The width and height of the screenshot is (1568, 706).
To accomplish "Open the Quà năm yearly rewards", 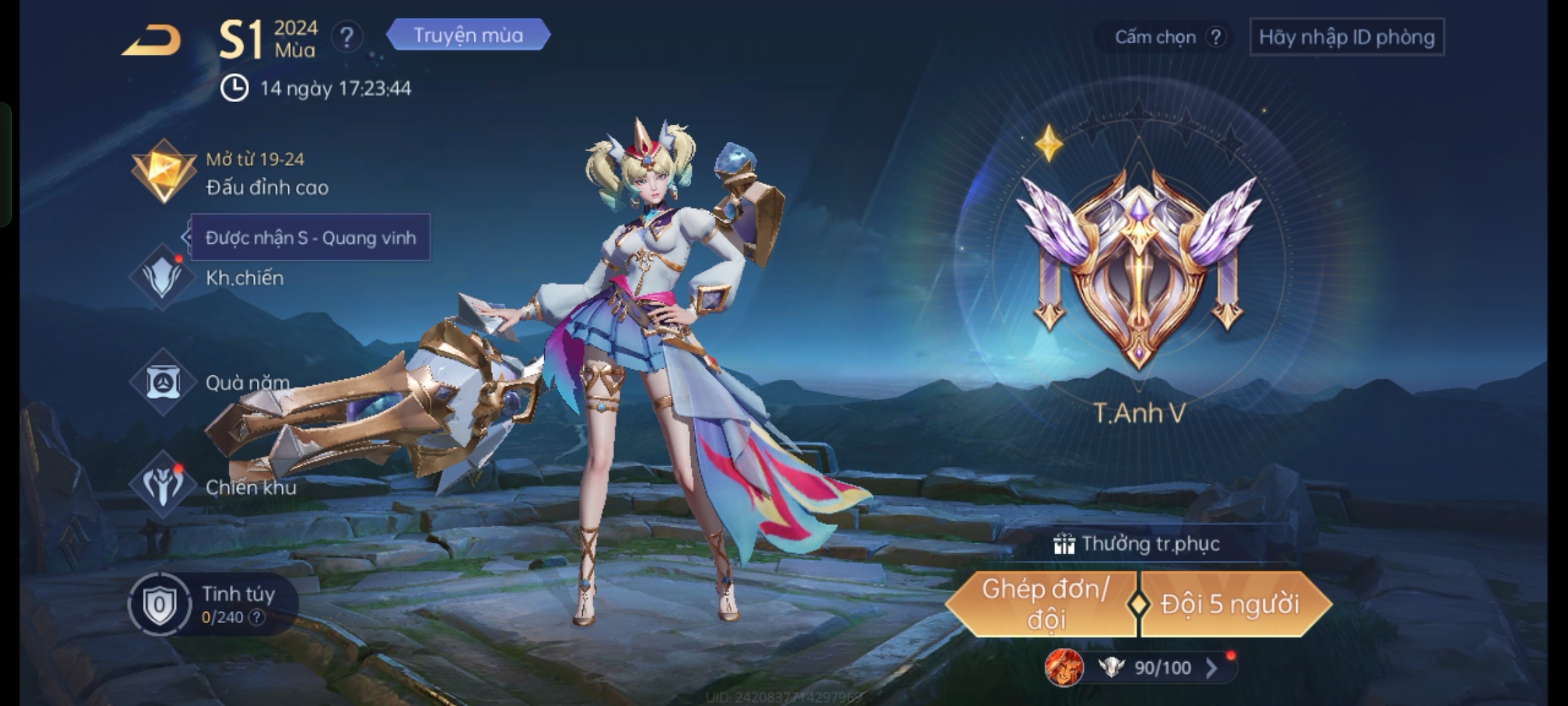I will [247, 382].
